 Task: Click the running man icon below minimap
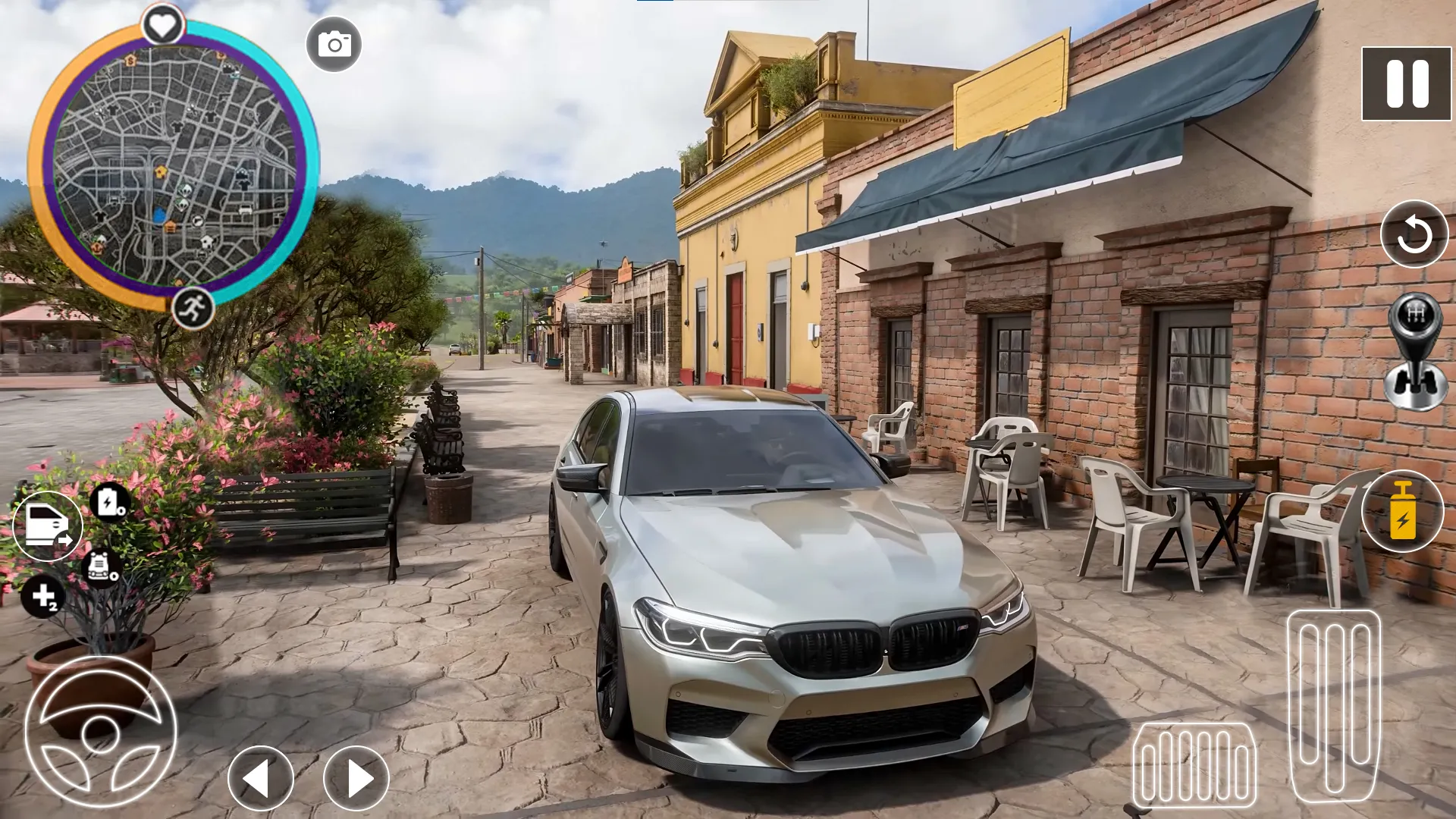click(x=194, y=308)
